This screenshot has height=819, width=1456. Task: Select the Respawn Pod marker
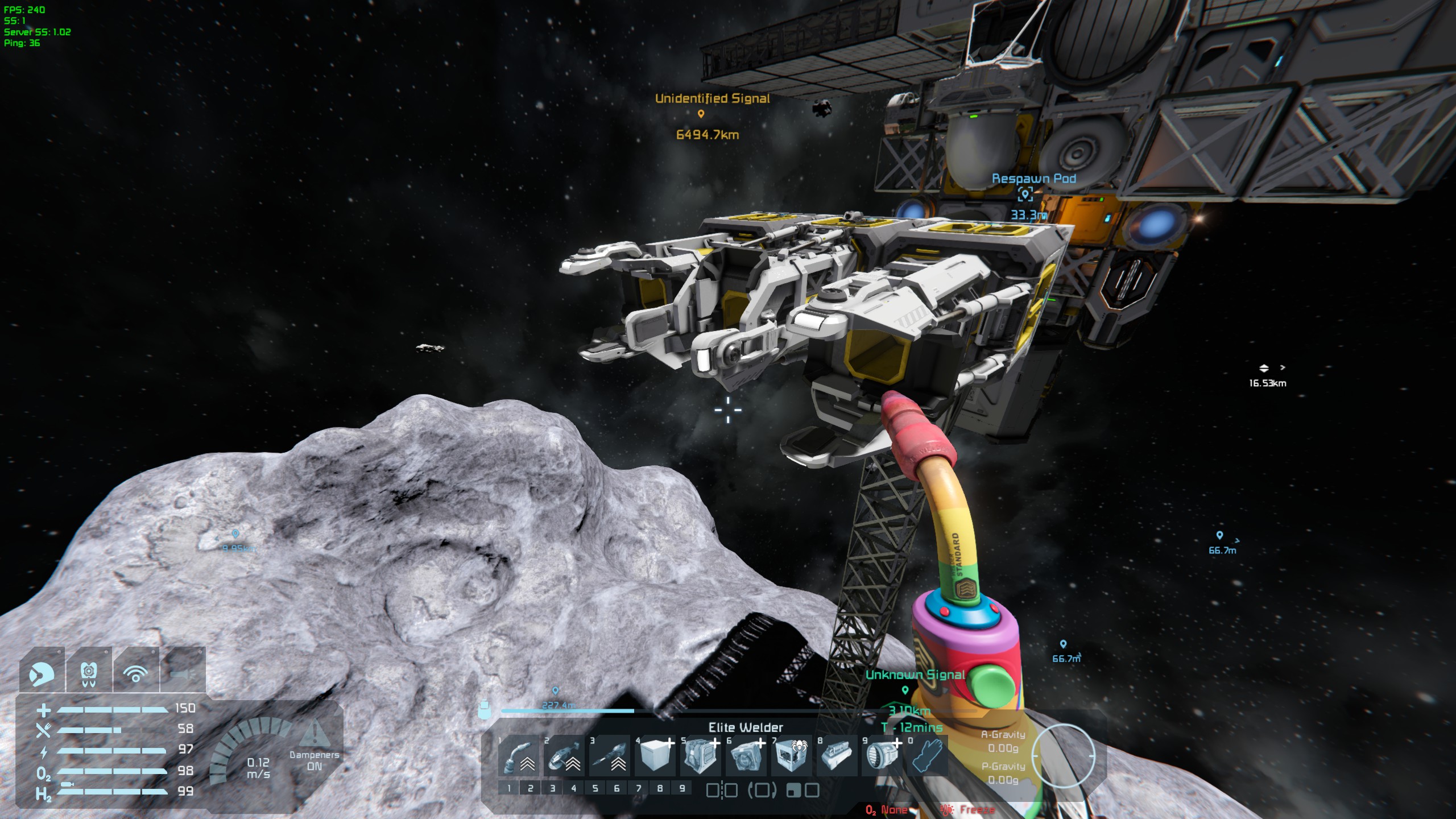pos(1025,195)
